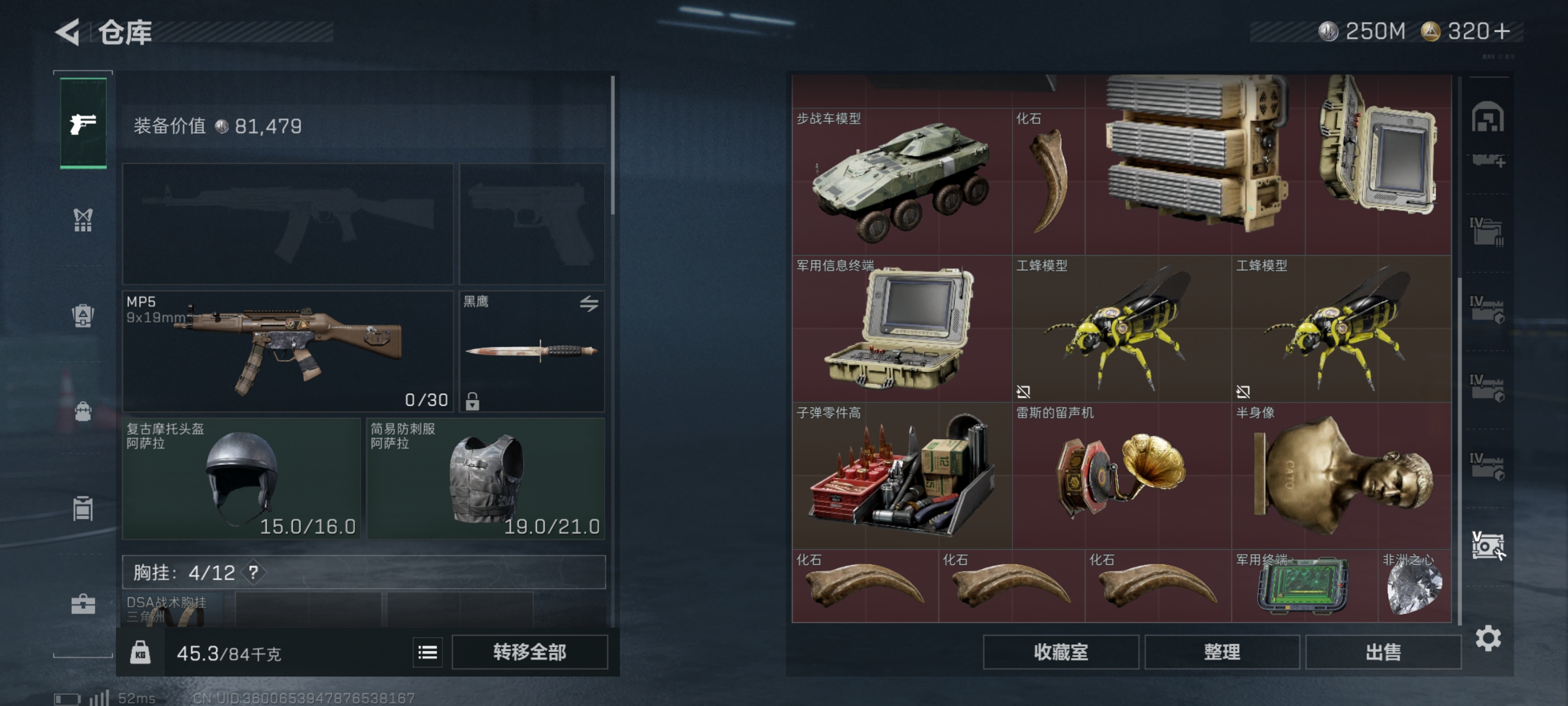Toggle the lock on the 黑鹰 knife

(472, 403)
